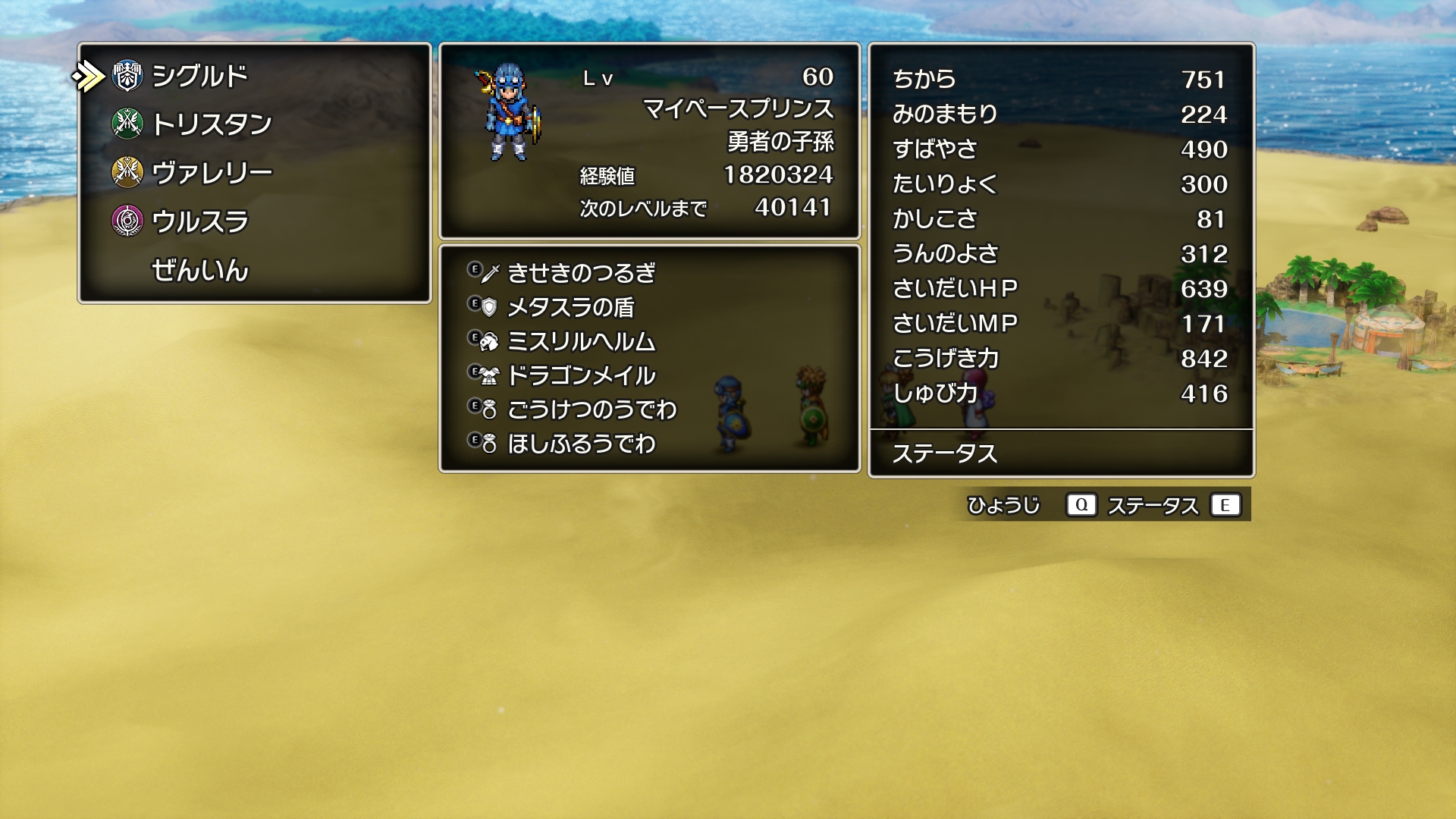Click the ほしふるうでわ accessory slot
This screenshot has height=819, width=1456.
(x=581, y=444)
